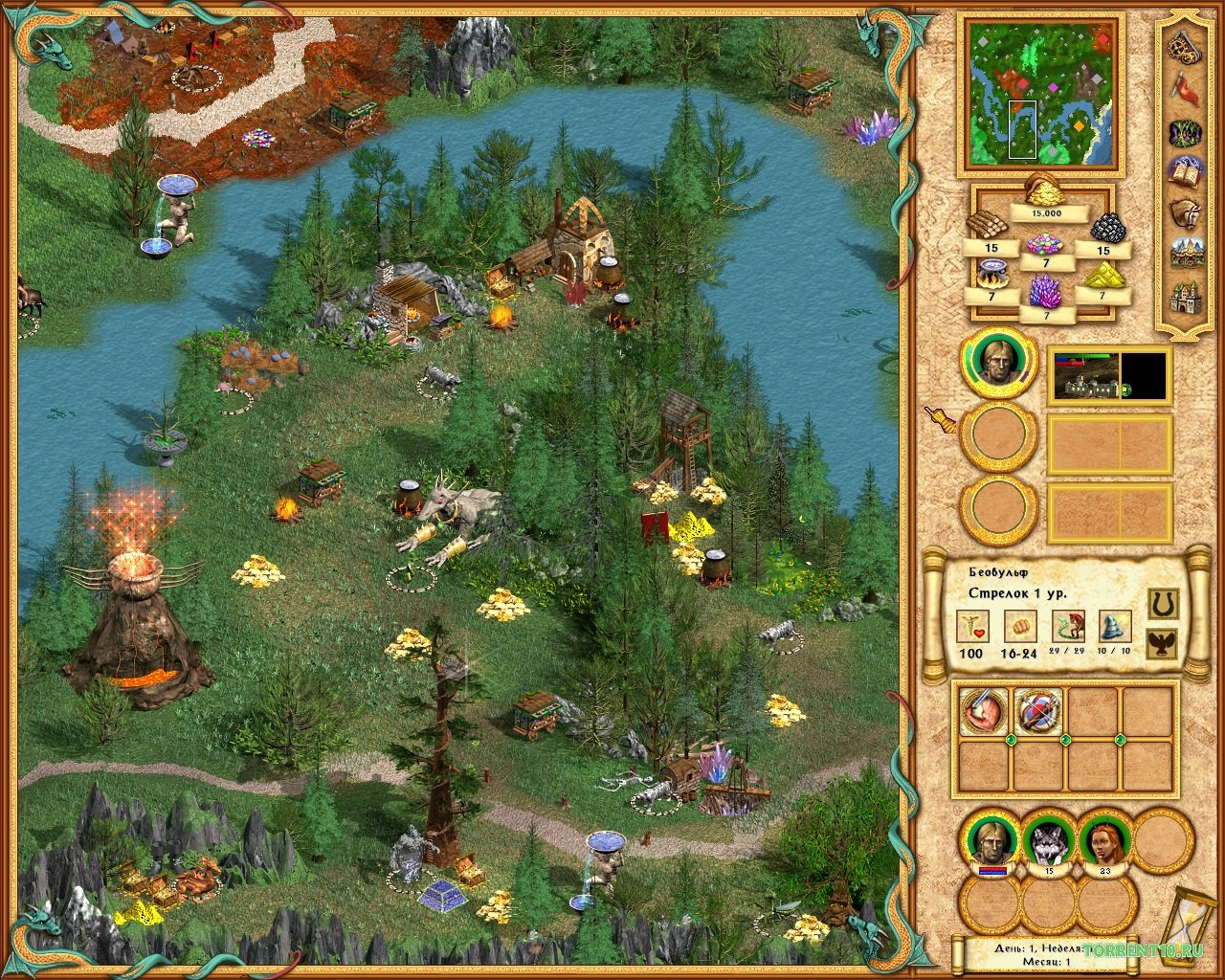1225x980 pixels.
Task: Click the horse head toolbar icon
Action: (1187, 212)
